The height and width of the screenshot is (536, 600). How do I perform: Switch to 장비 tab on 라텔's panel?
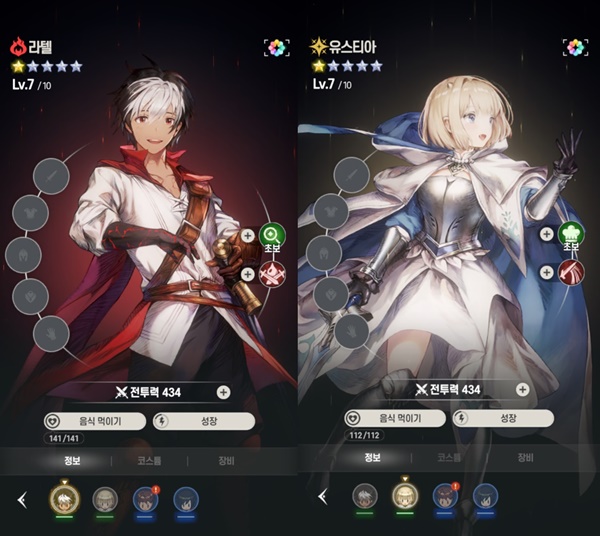coord(226,462)
